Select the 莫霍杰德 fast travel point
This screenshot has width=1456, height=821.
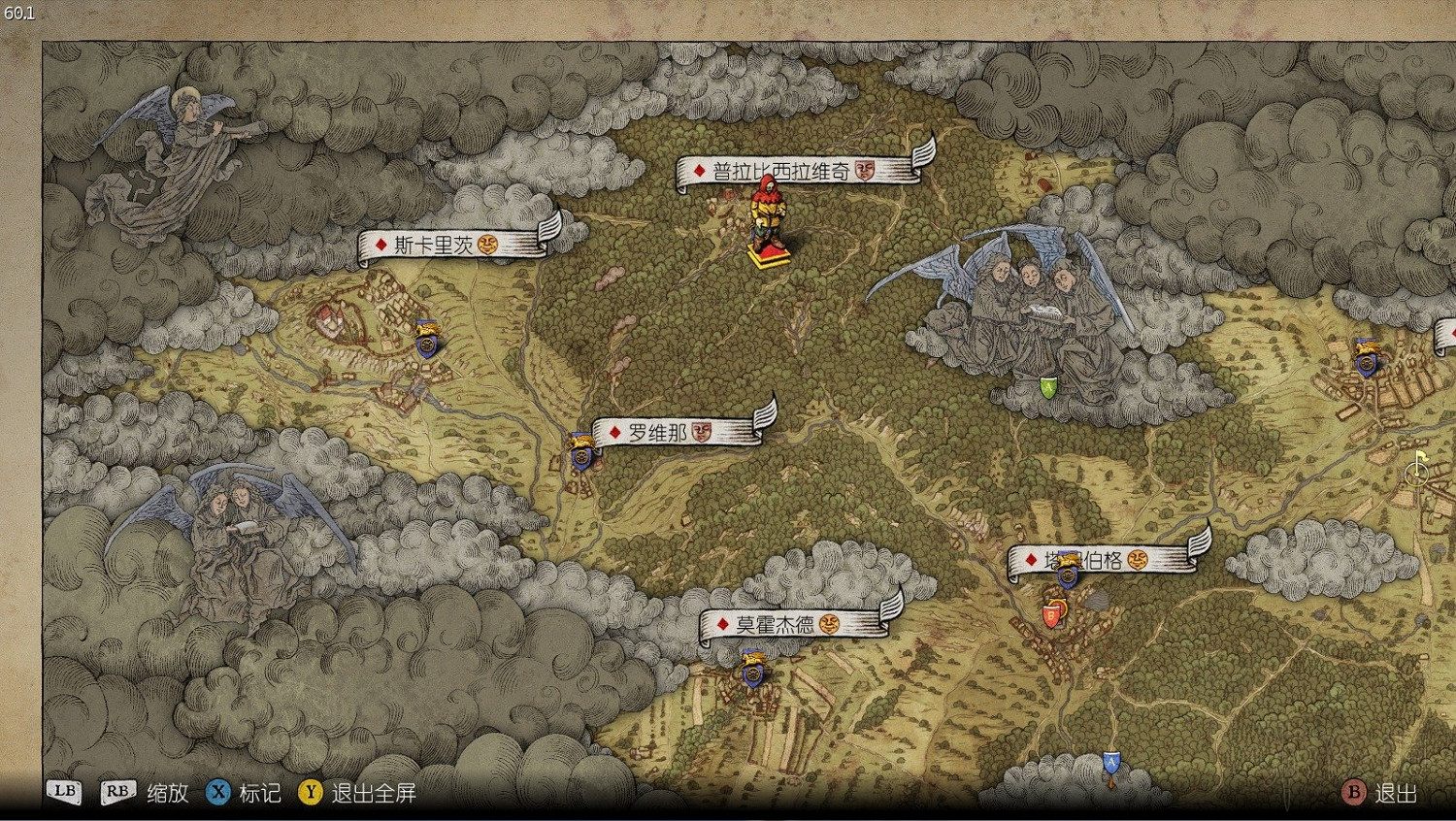click(753, 670)
